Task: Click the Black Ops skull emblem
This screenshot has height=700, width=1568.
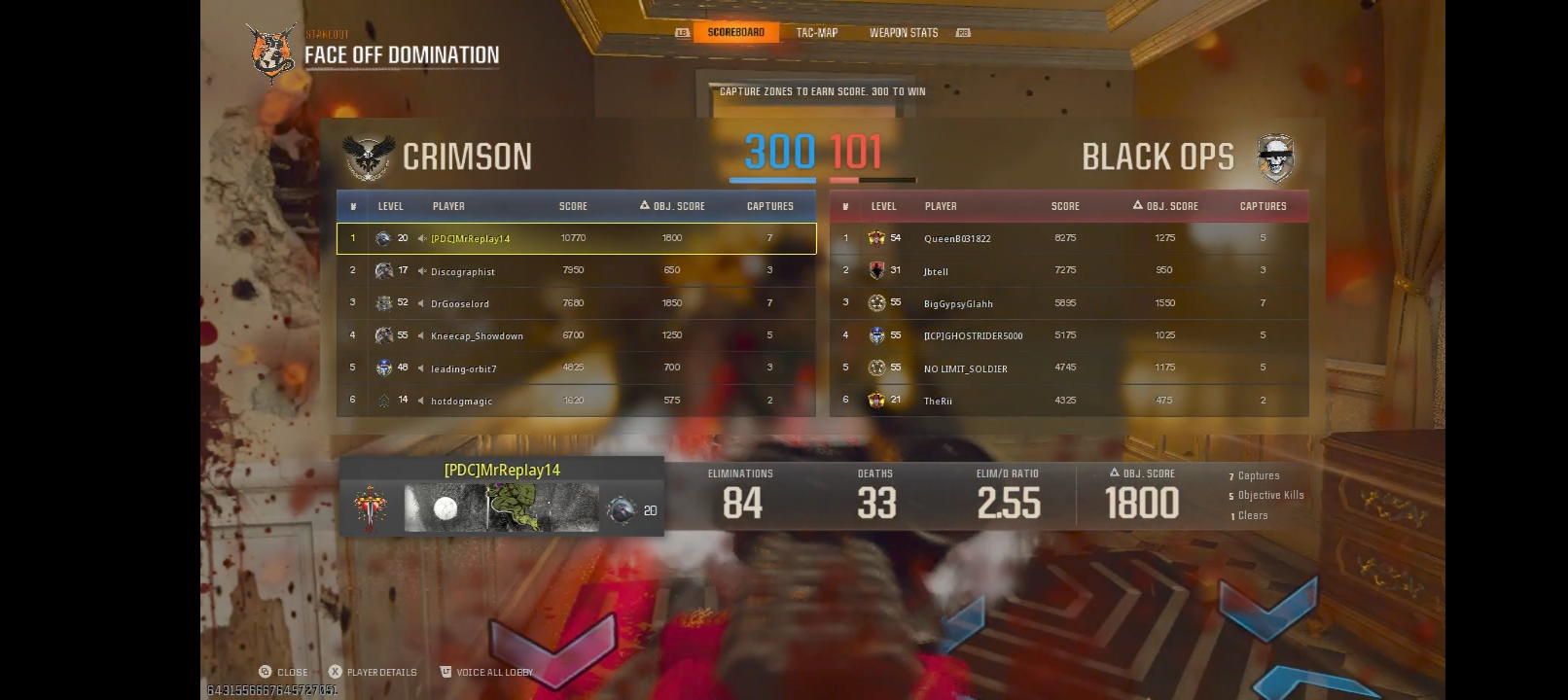Action: point(1276,157)
